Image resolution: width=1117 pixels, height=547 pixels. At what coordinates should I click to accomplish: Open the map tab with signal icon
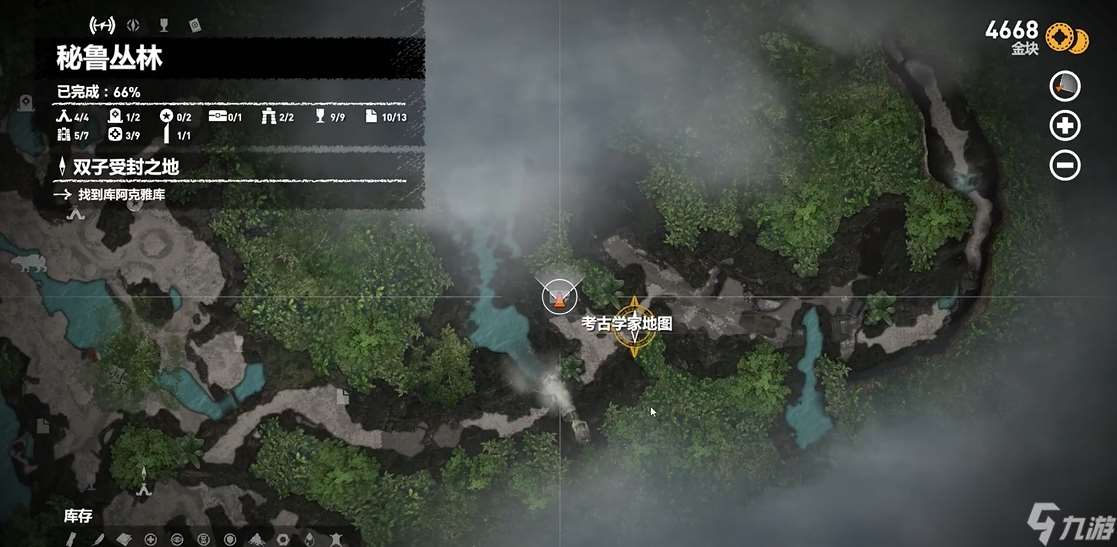pyautogui.click(x=102, y=24)
